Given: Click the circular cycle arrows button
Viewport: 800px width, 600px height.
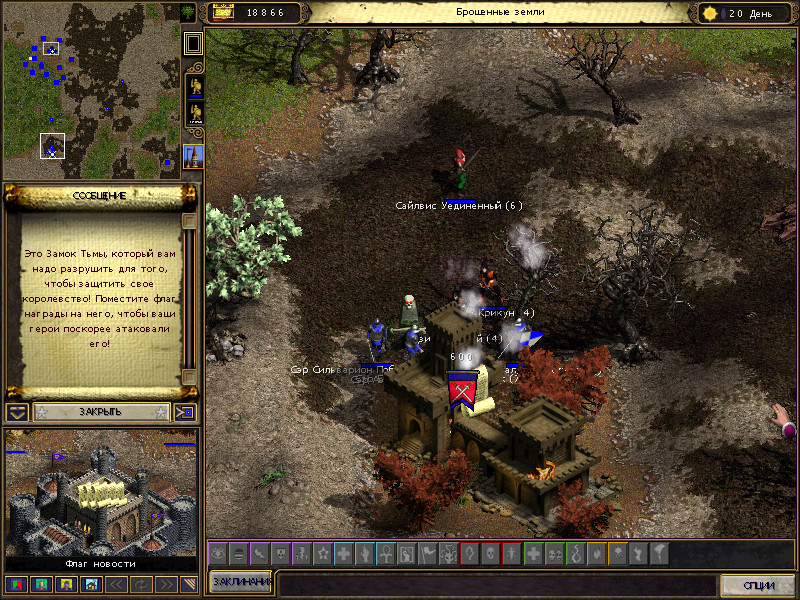Looking at the screenshot, I should click(140, 584).
